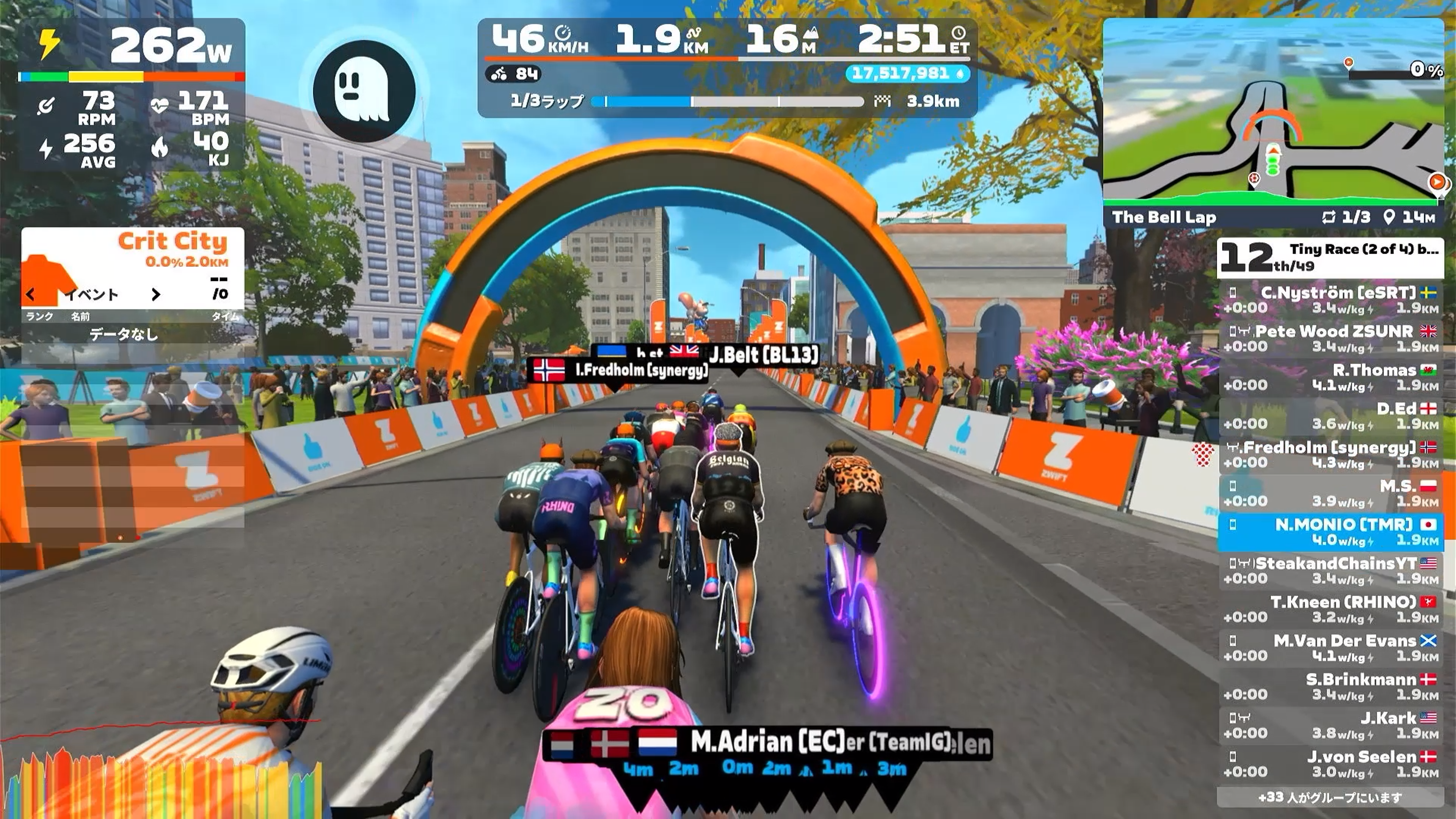The height and width of the screenshot is (819, 1456).
Task: Select M.Van Der Evans rider row
Action: [x=1330, y=648]
